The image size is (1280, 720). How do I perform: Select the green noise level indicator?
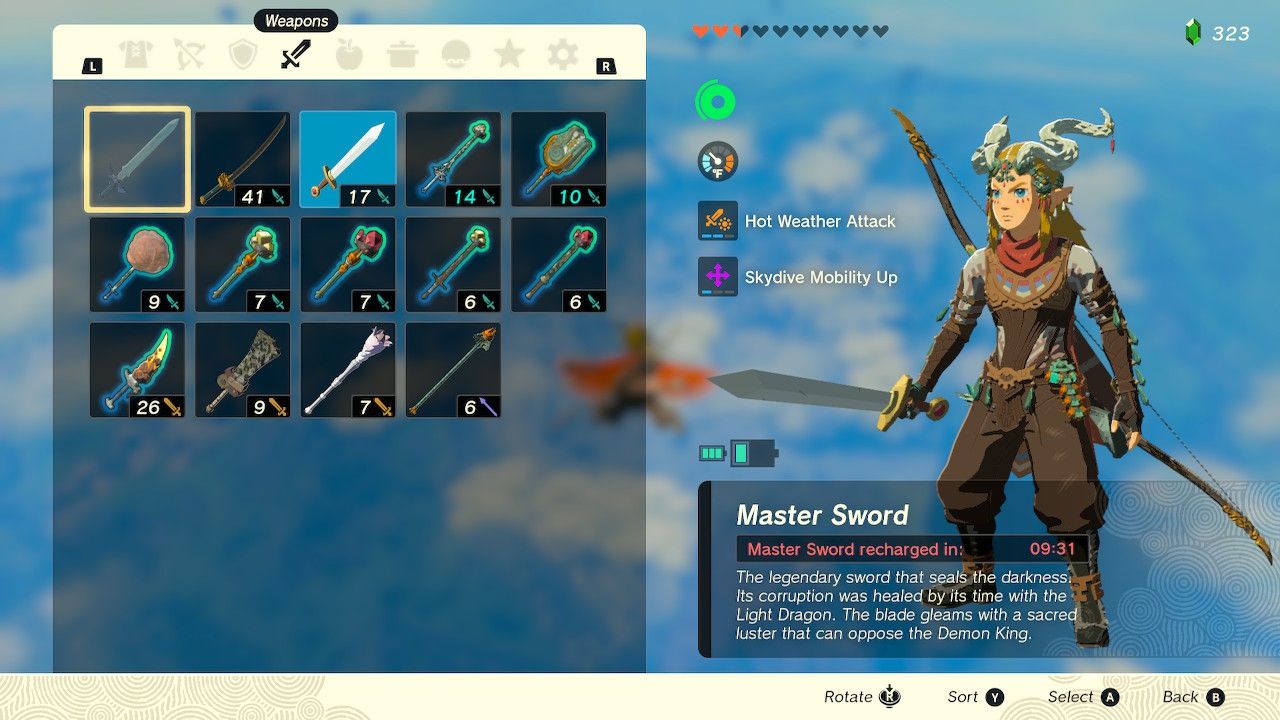point(716,100)
